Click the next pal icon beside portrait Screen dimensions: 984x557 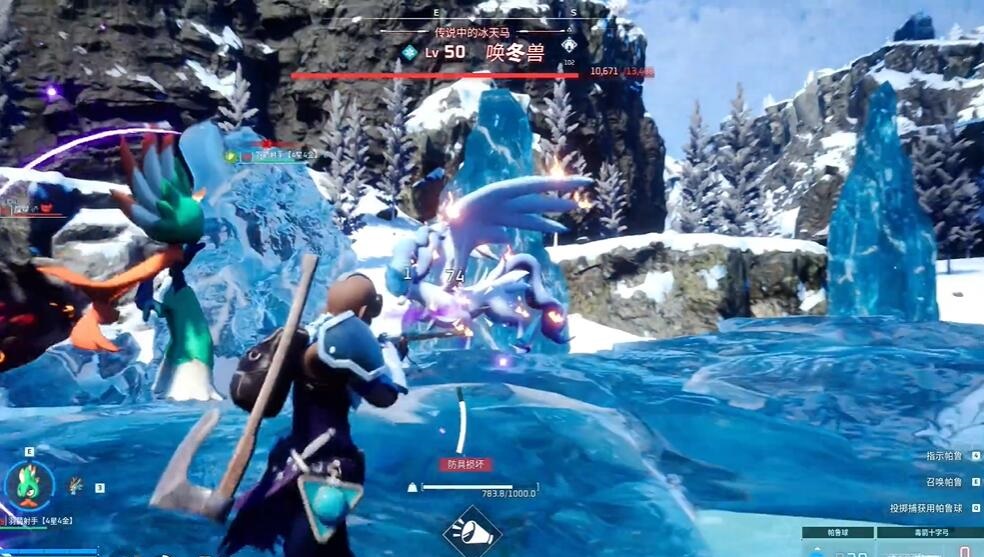75,486
